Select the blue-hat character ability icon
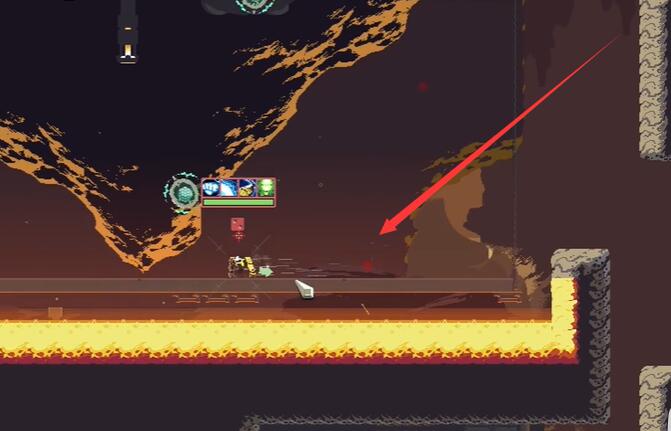This screenshot has width=671, height=431. (x=247, y=187)
